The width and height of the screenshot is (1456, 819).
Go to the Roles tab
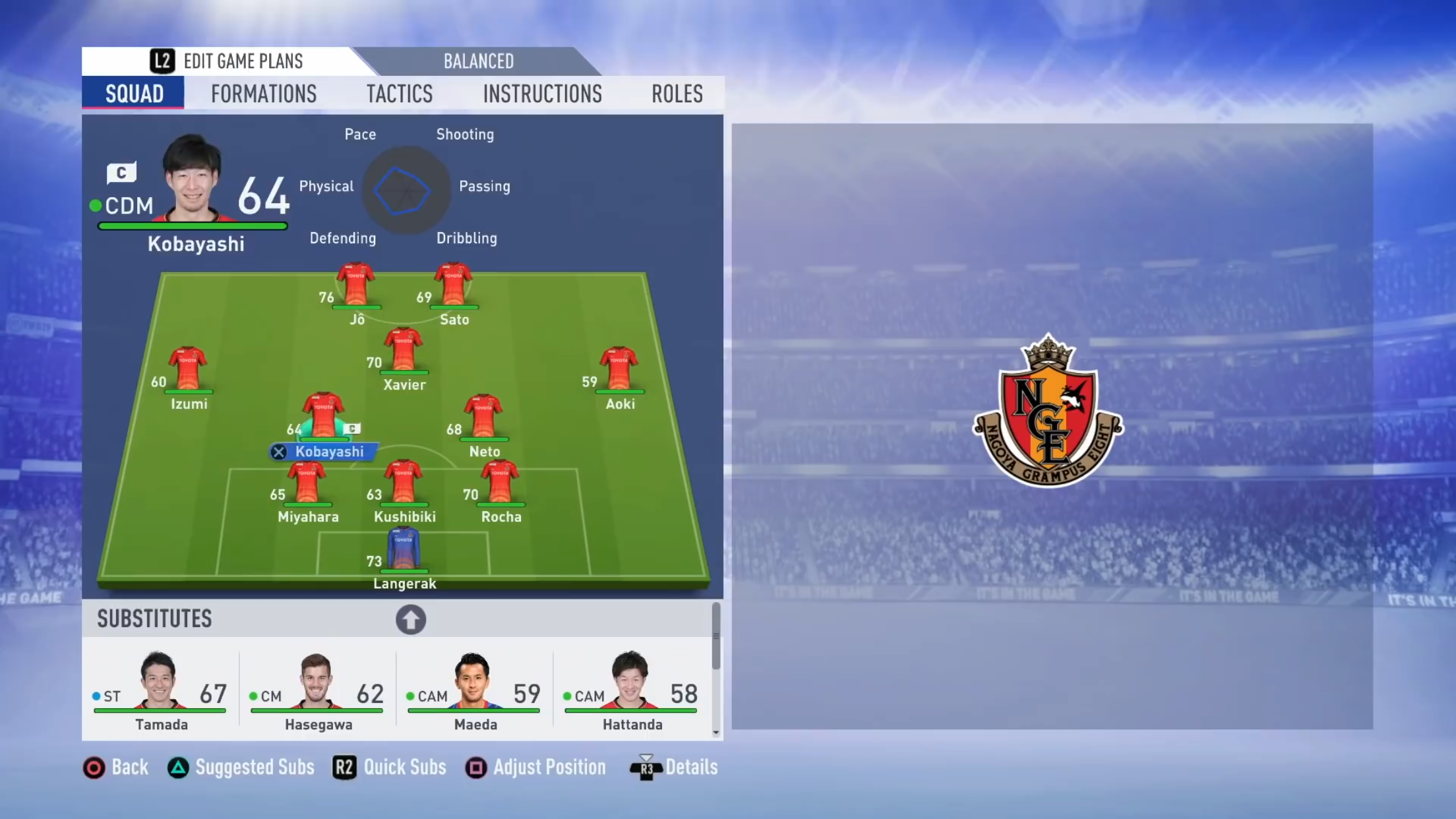click(x=677, y=94)
